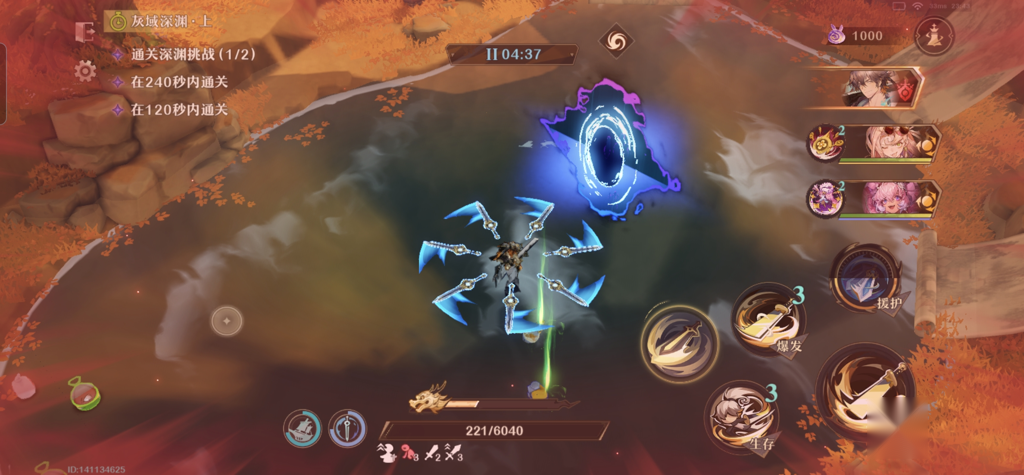
Task: Trigger the 援护 support skill
Action: 866,275
